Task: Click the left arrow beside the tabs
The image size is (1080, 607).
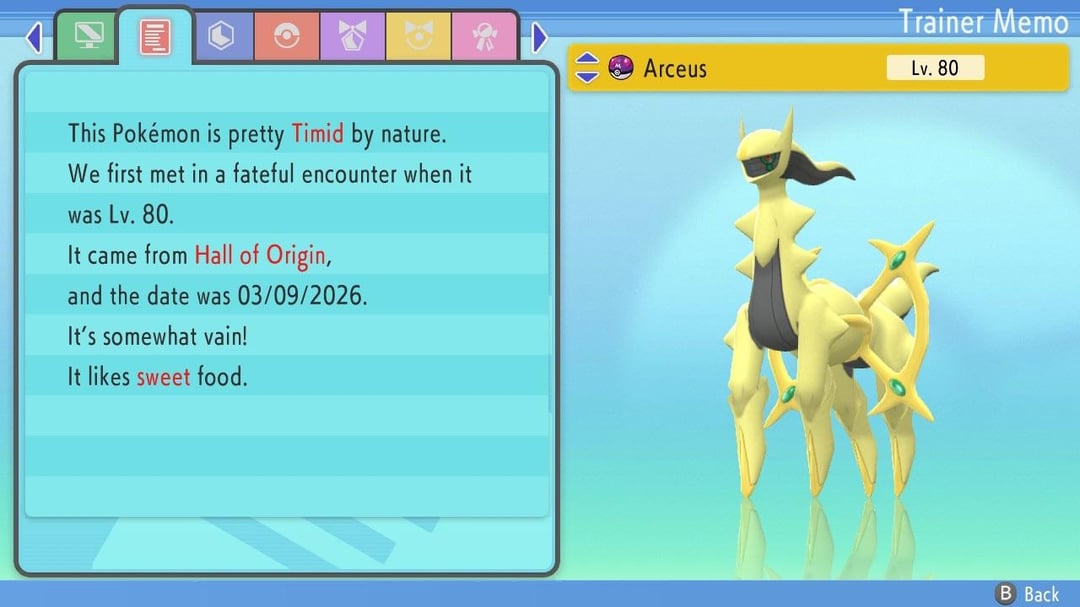Action: (x=34, y=38)
